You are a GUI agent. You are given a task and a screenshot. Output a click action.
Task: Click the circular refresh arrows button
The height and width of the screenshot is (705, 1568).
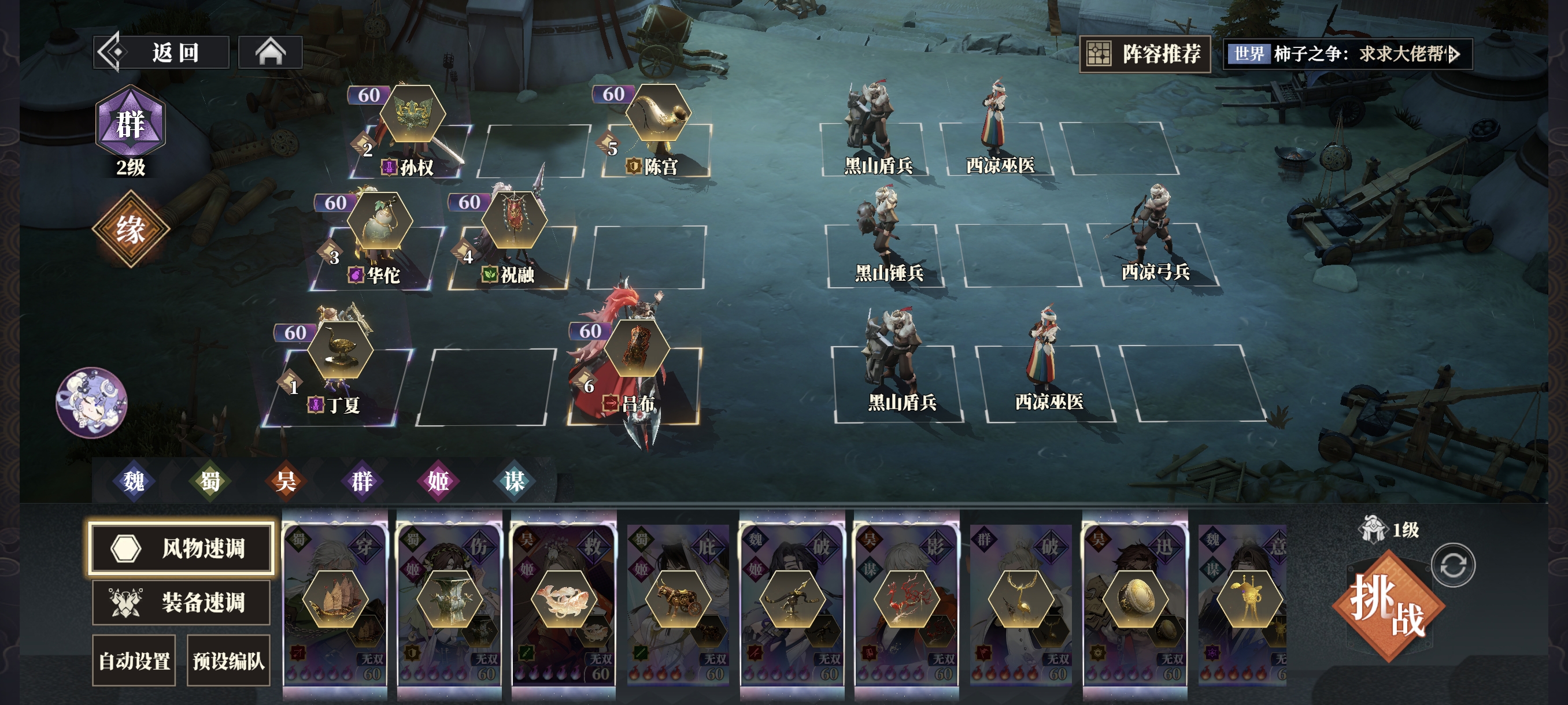1452,566
